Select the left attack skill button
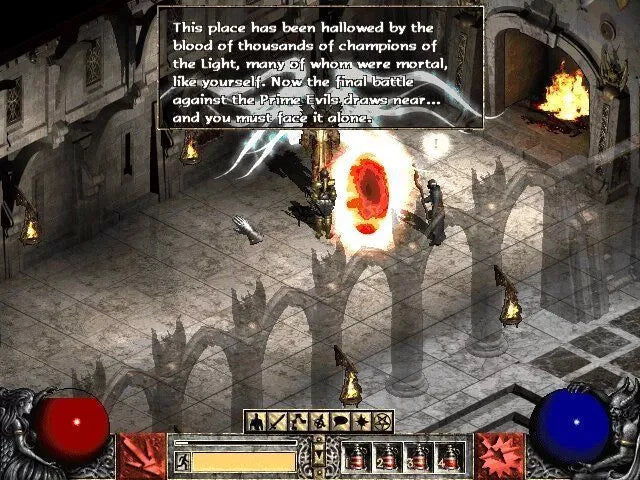640x480 pixels. pos(139,455)
